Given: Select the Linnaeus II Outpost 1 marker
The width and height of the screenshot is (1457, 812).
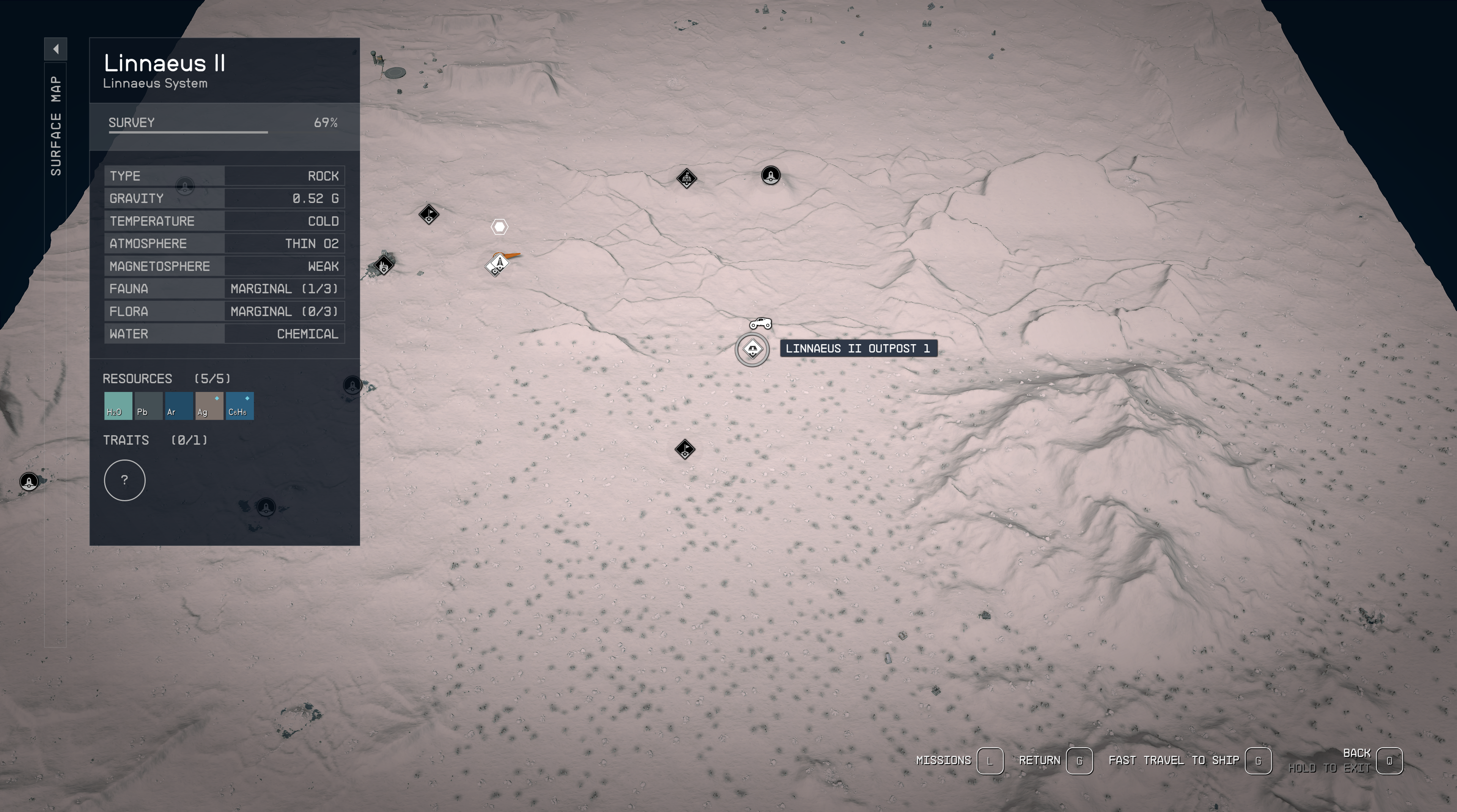Looking at the screenshot, I should [x=752, y=349].
